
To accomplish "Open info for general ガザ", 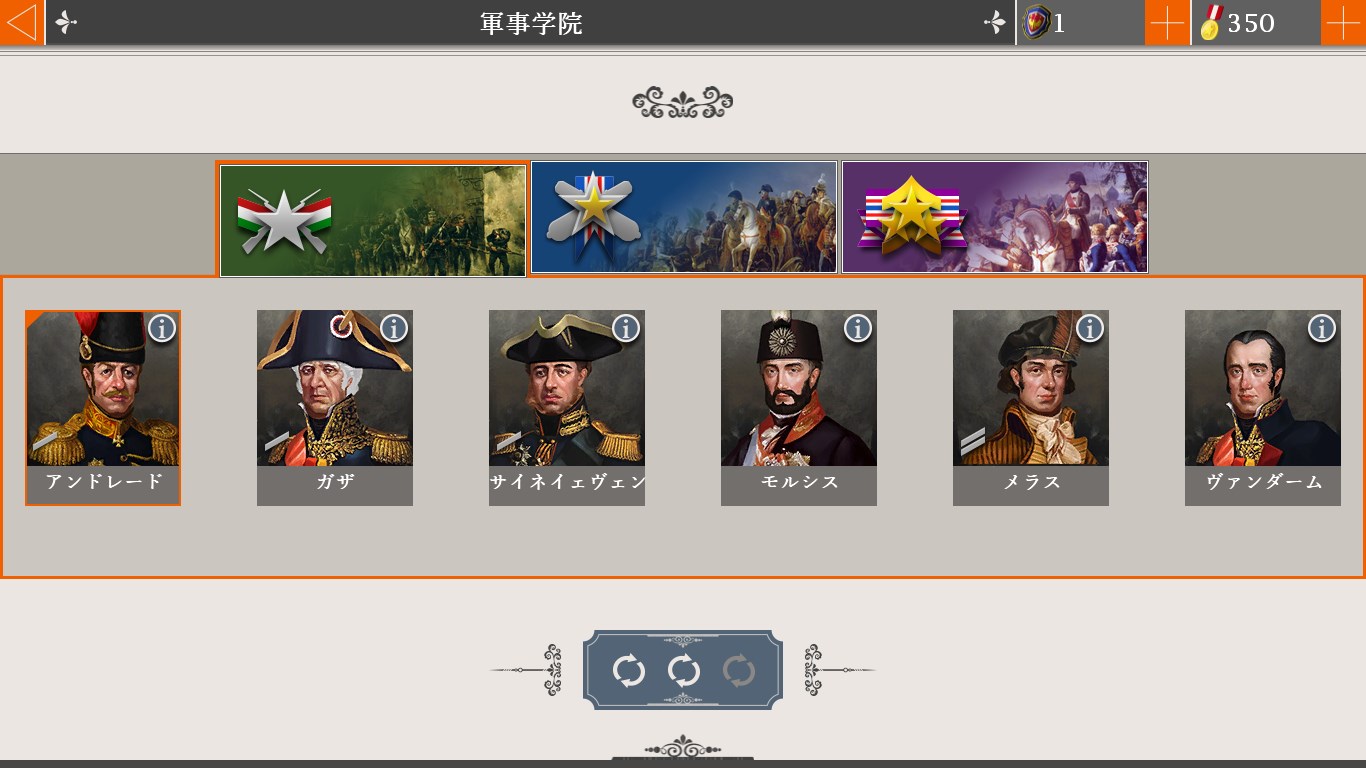I will point(394,327).
